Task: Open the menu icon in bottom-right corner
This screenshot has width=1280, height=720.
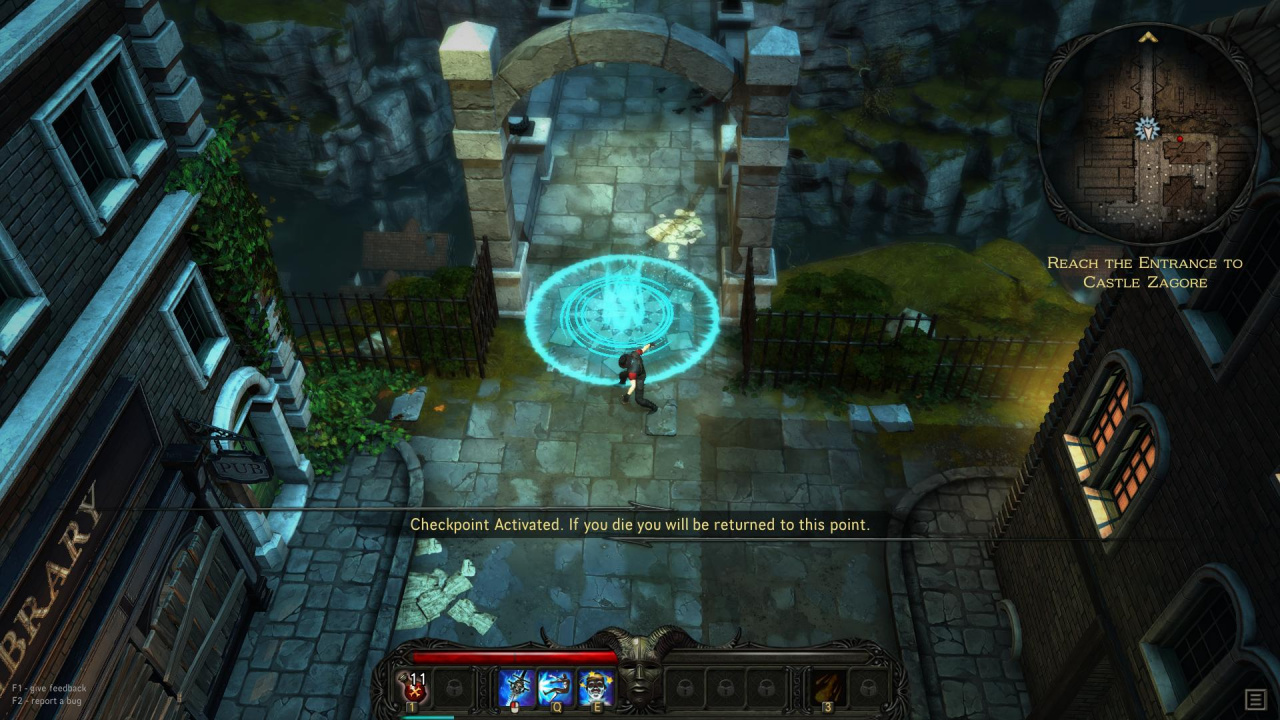Action: [1255, 699]
